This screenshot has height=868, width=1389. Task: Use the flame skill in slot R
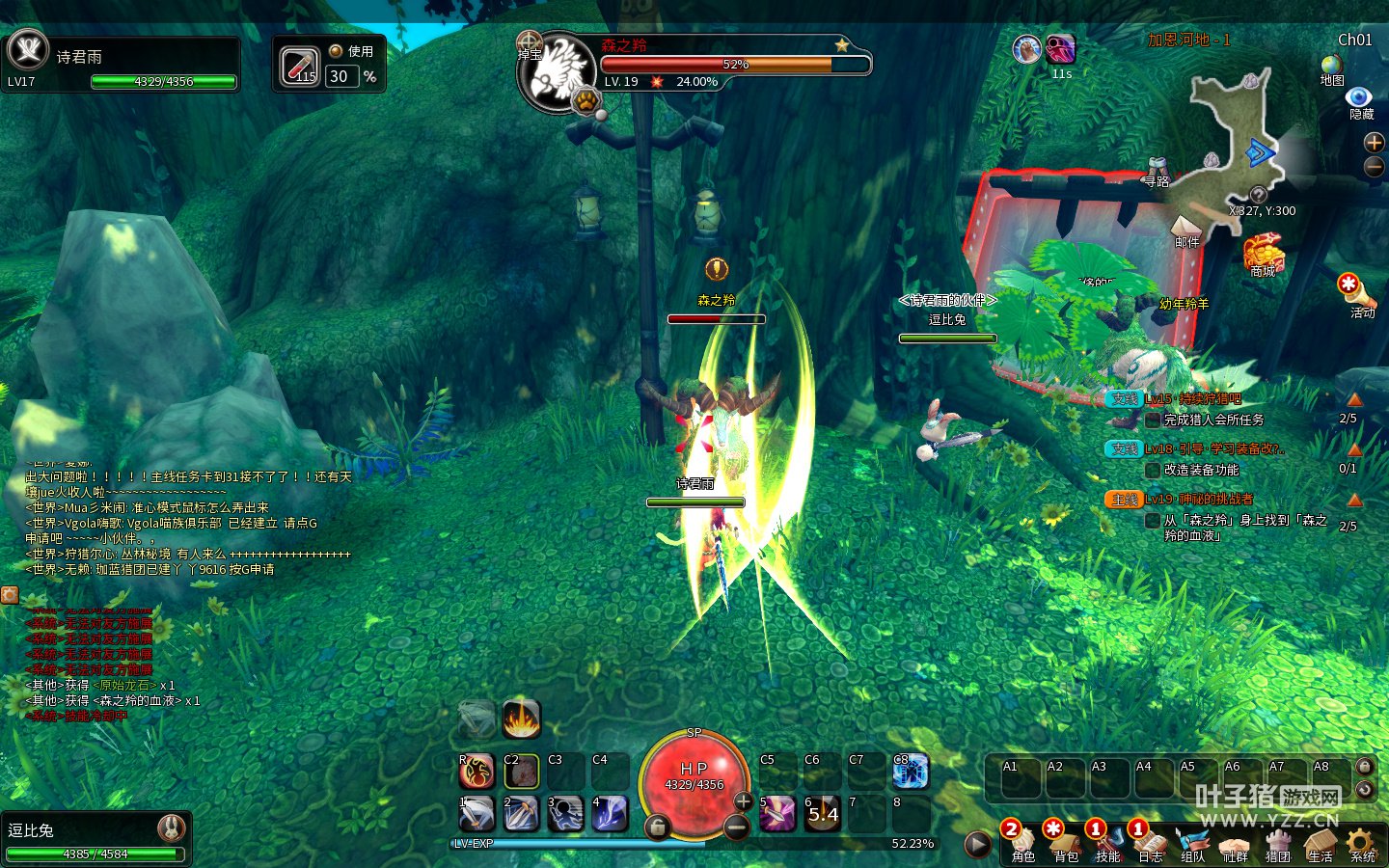point(477,771)
